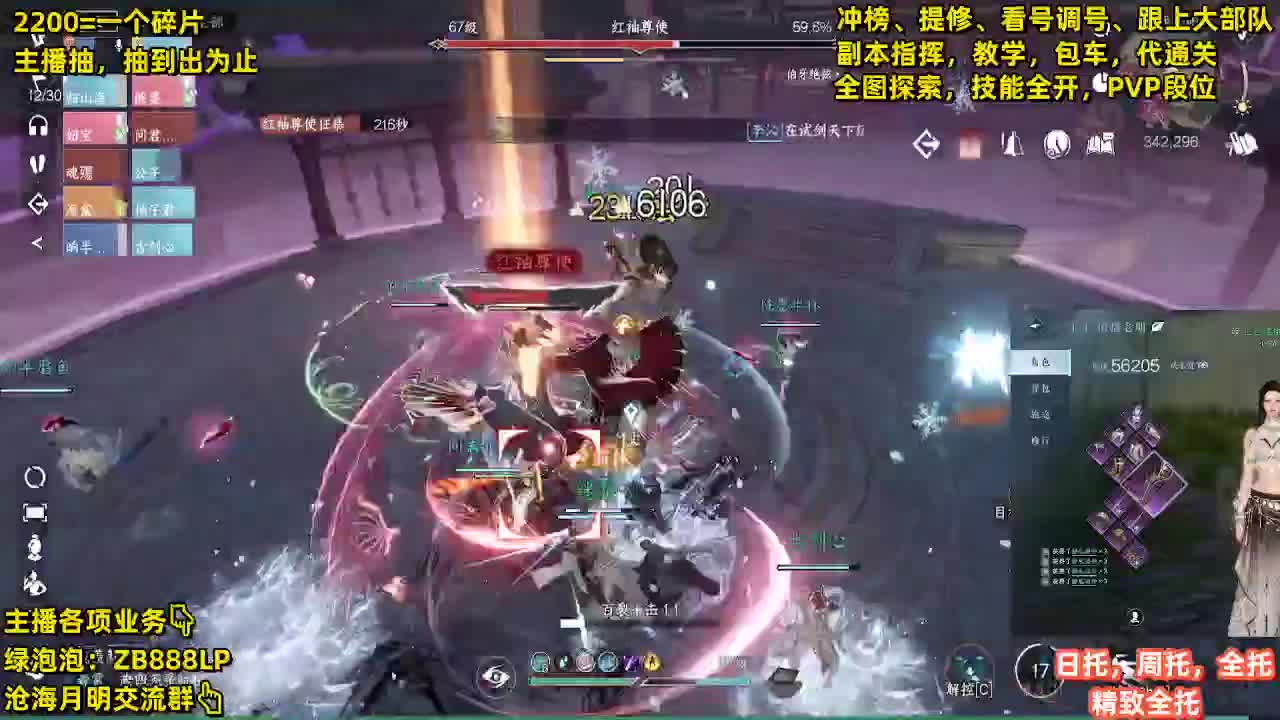
Task: Toggle the microphone icon below the headphones
Action: point(35,166)
